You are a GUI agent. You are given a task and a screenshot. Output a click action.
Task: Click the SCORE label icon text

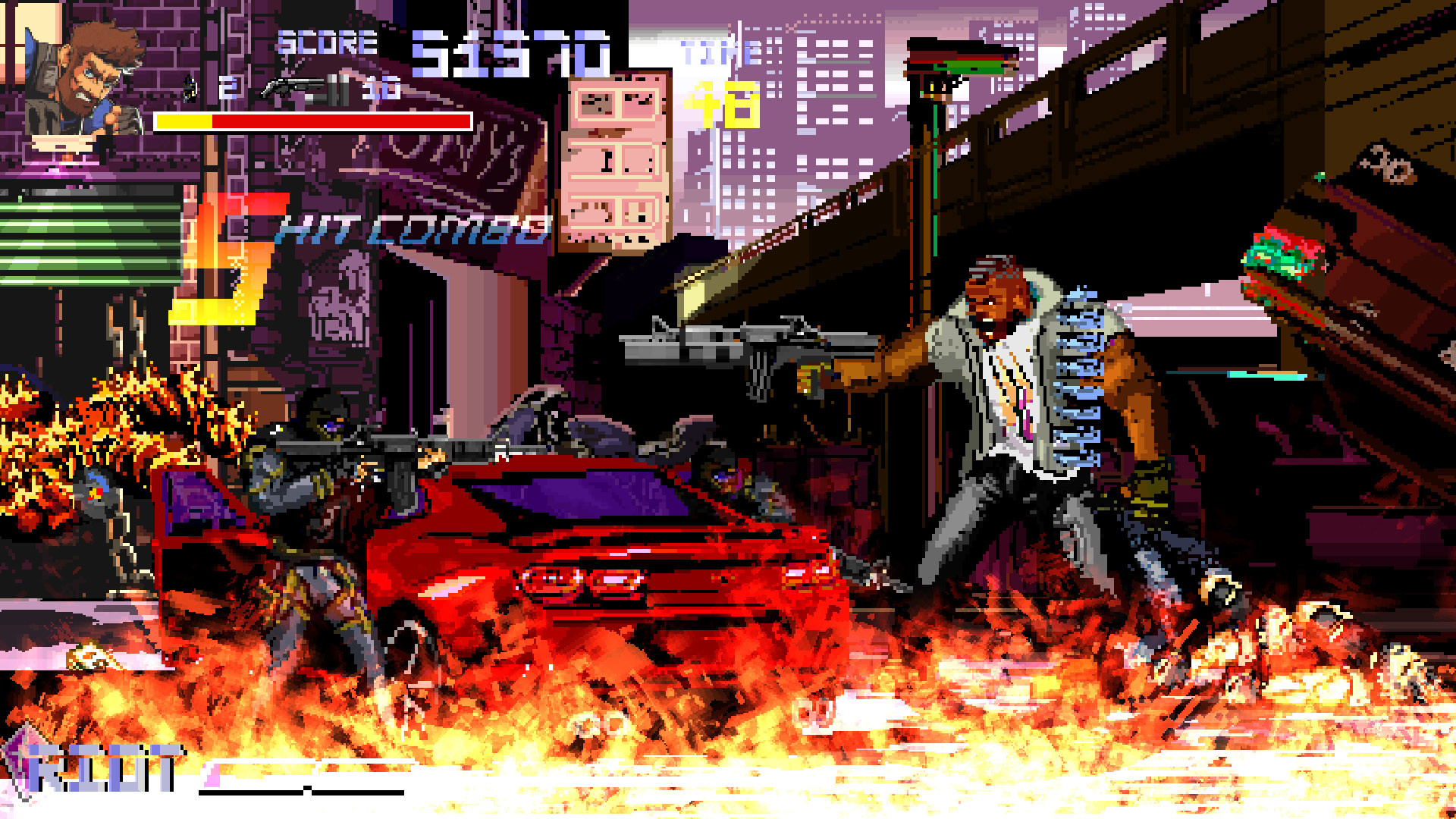click(x=325, y=42)
